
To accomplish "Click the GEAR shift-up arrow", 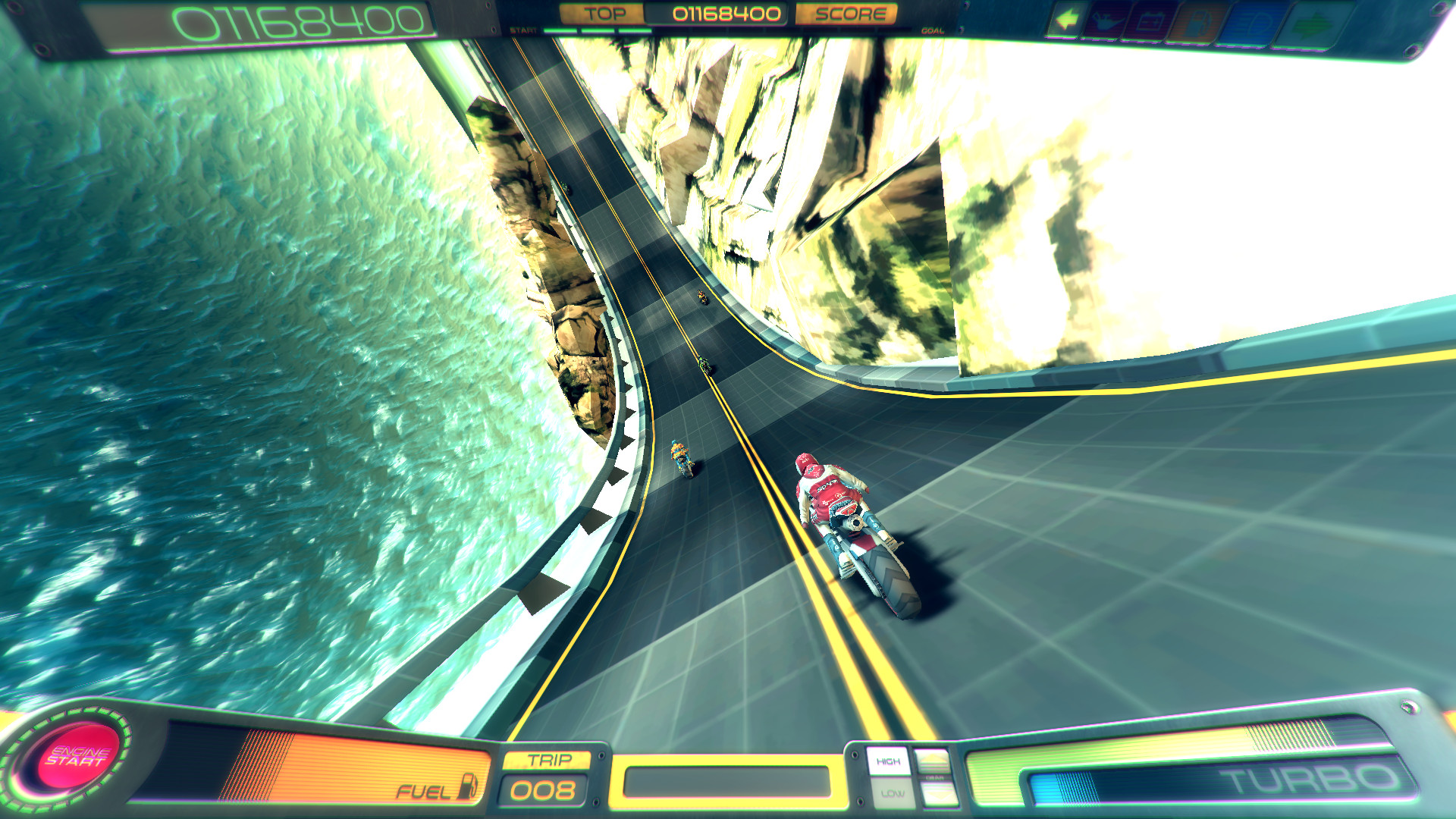I will [x=933, y=760].
